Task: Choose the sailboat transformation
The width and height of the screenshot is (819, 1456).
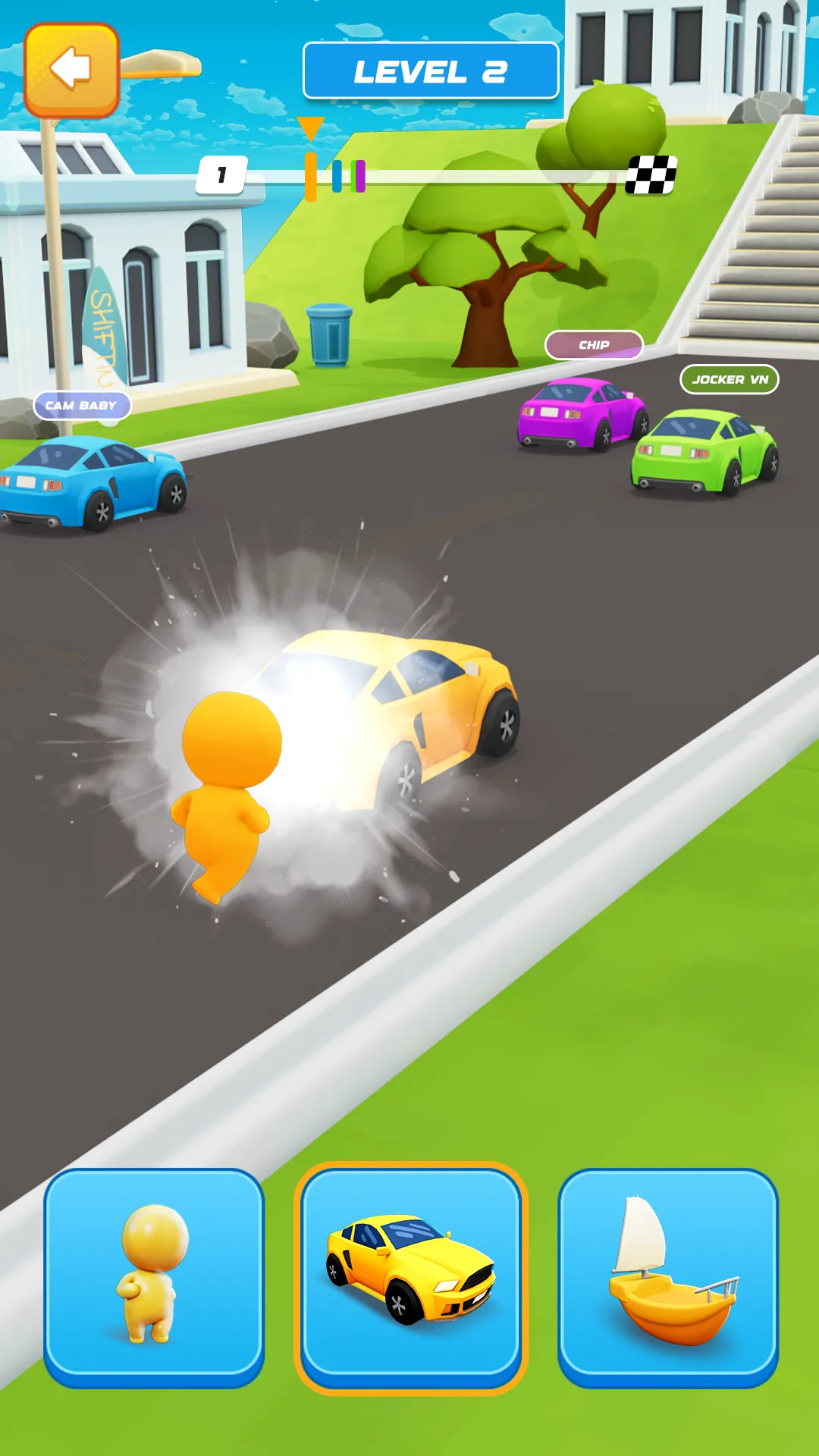Action: pyautogui.click(x=668, y=1277)
